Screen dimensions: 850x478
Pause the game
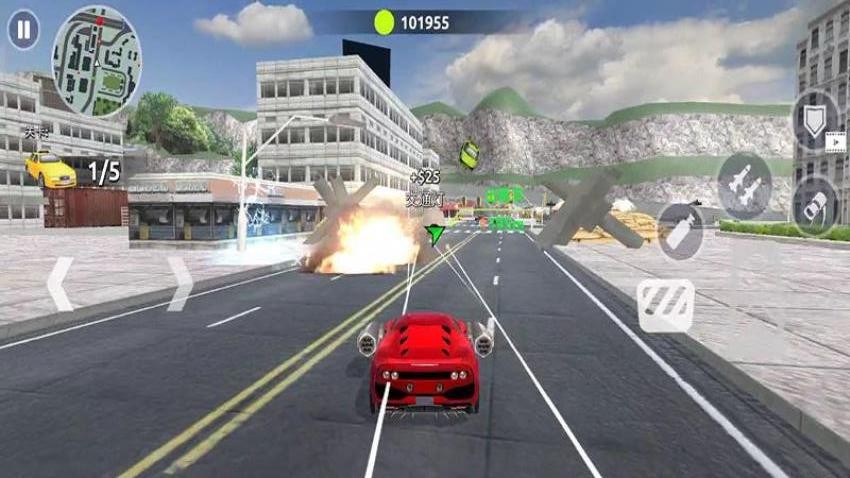click(23, 30)
